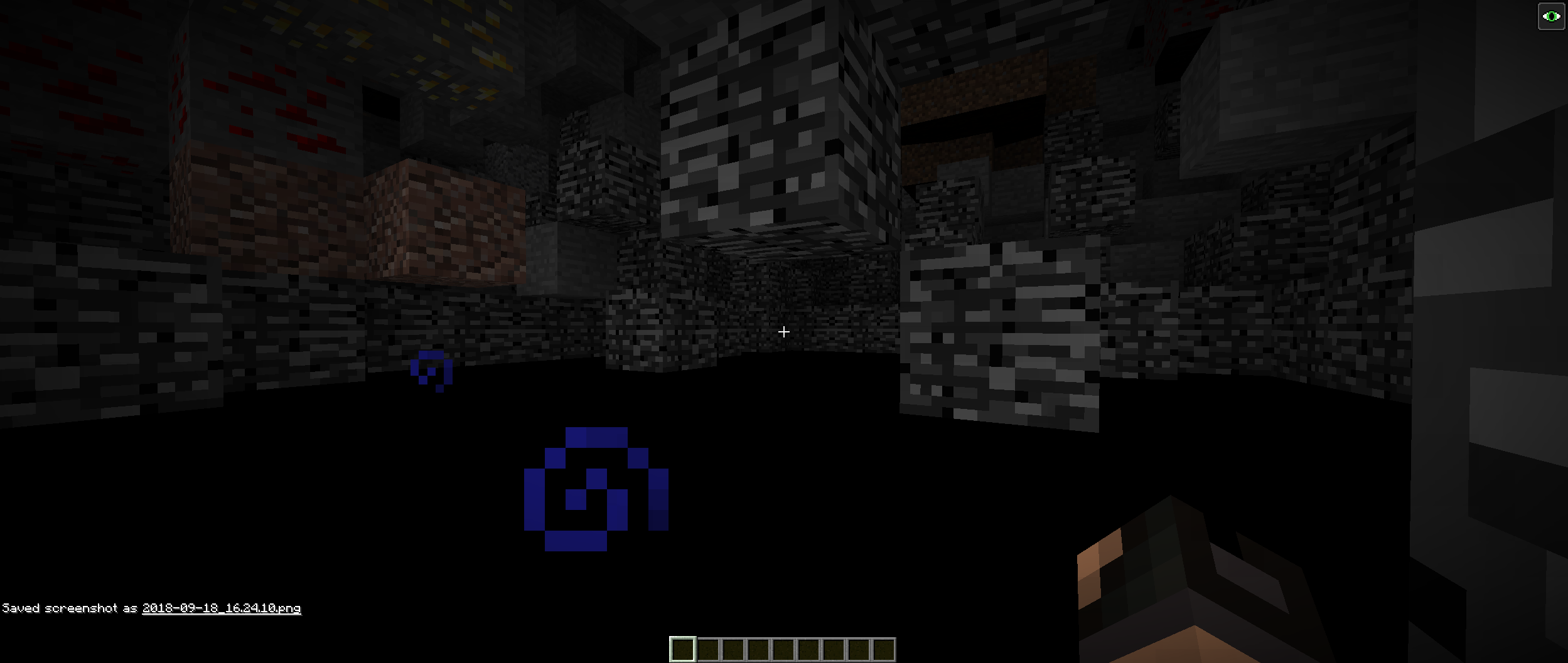Screen dimensions: 1568x663
Task: Select the fourth hotbar slot
Action: [x=758, y=650]
